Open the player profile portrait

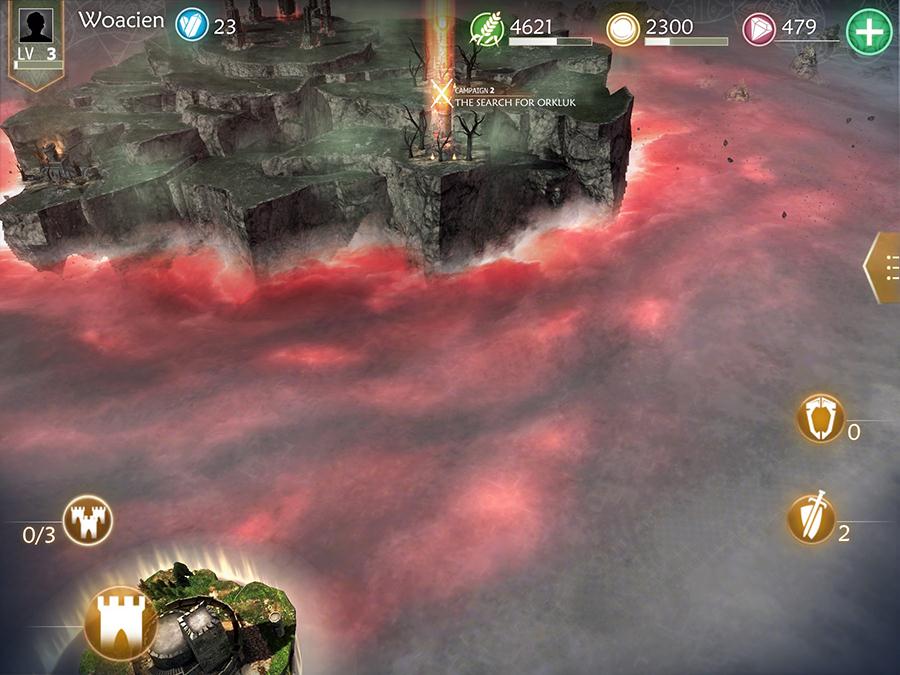tap(36, 25)
